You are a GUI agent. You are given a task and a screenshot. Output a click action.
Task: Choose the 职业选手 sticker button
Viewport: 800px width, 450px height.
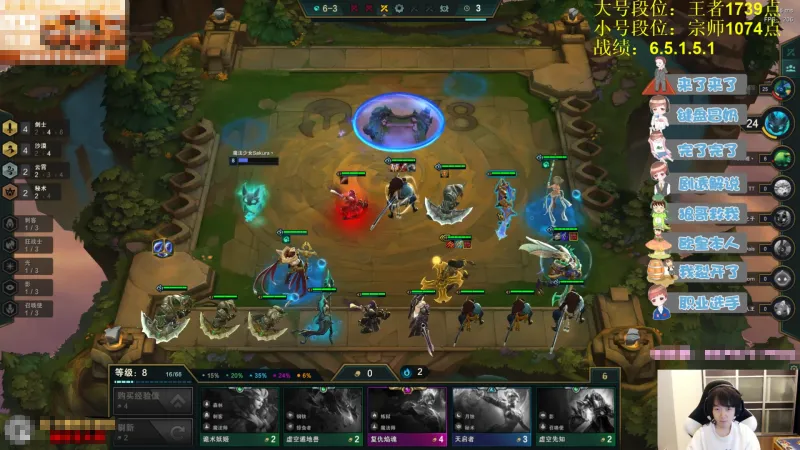click(x=705, y=301)
